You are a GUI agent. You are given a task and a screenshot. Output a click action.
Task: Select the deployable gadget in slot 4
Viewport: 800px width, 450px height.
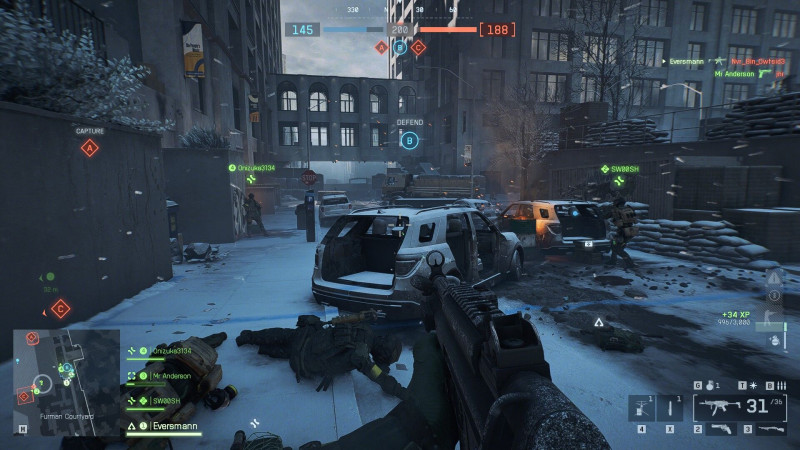[x=639, y=408]
